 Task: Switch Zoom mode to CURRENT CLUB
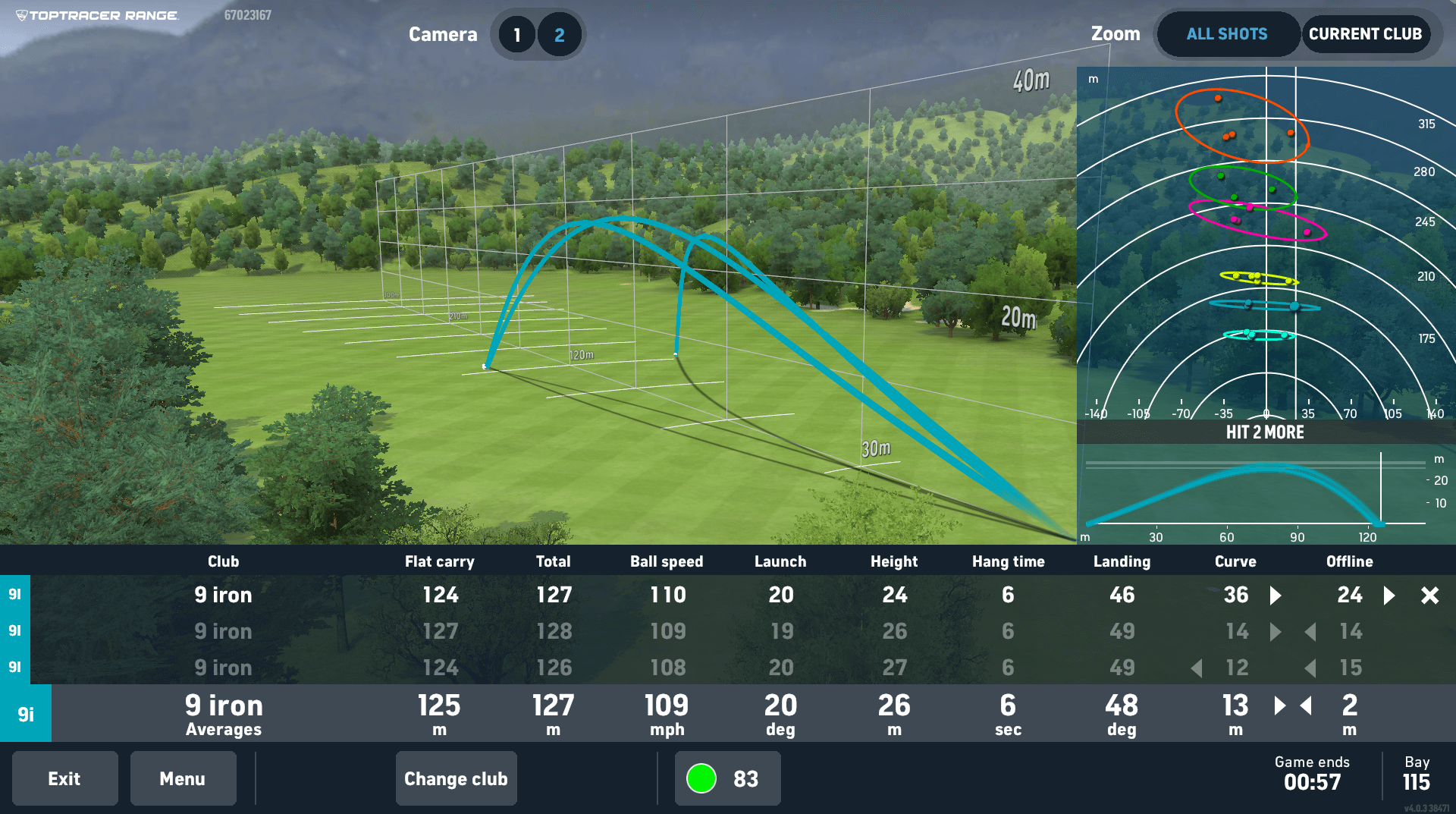(x=1367, y=33)
